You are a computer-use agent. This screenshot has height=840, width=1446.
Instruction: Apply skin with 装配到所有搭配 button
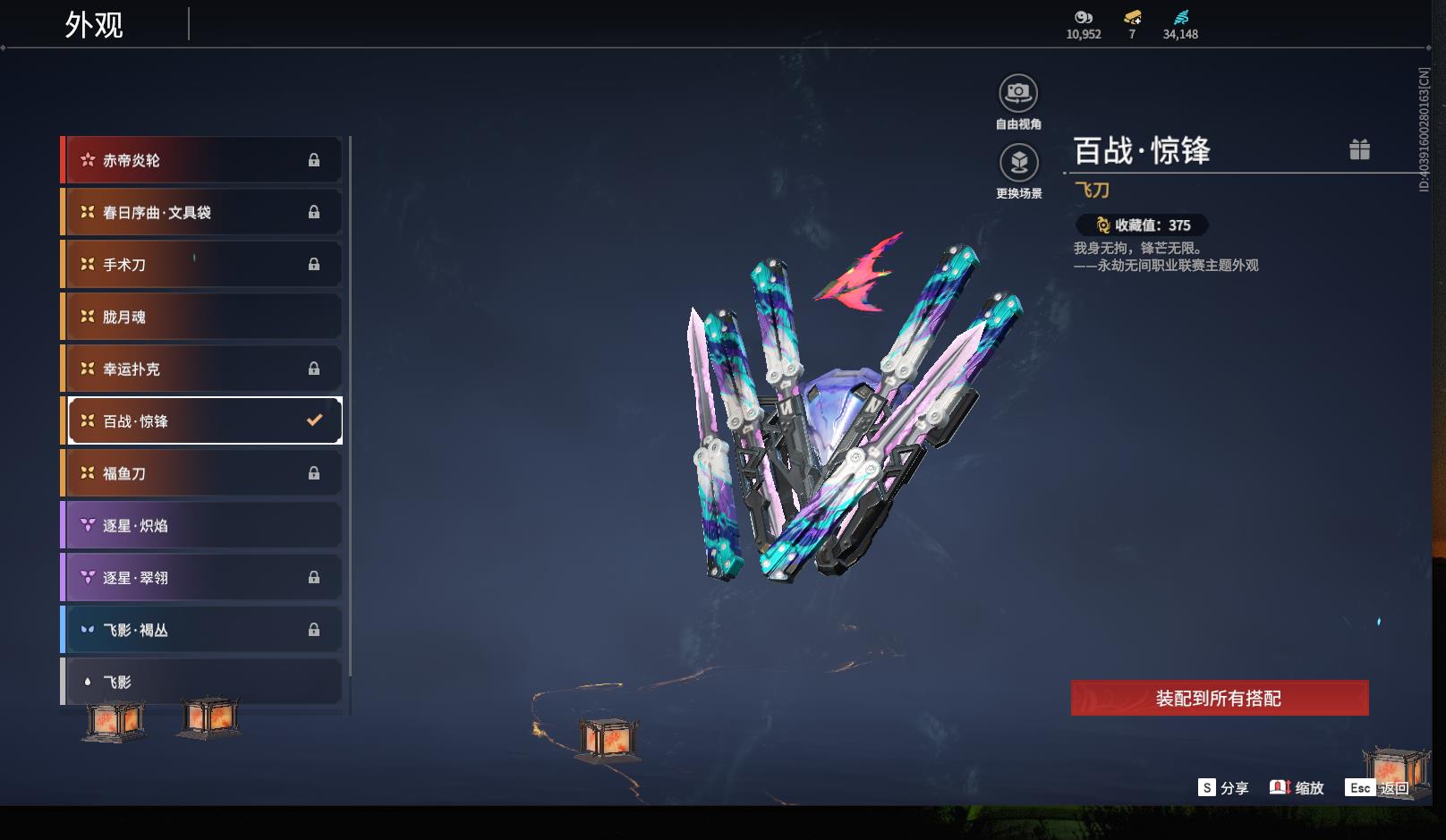point(1219,698)
